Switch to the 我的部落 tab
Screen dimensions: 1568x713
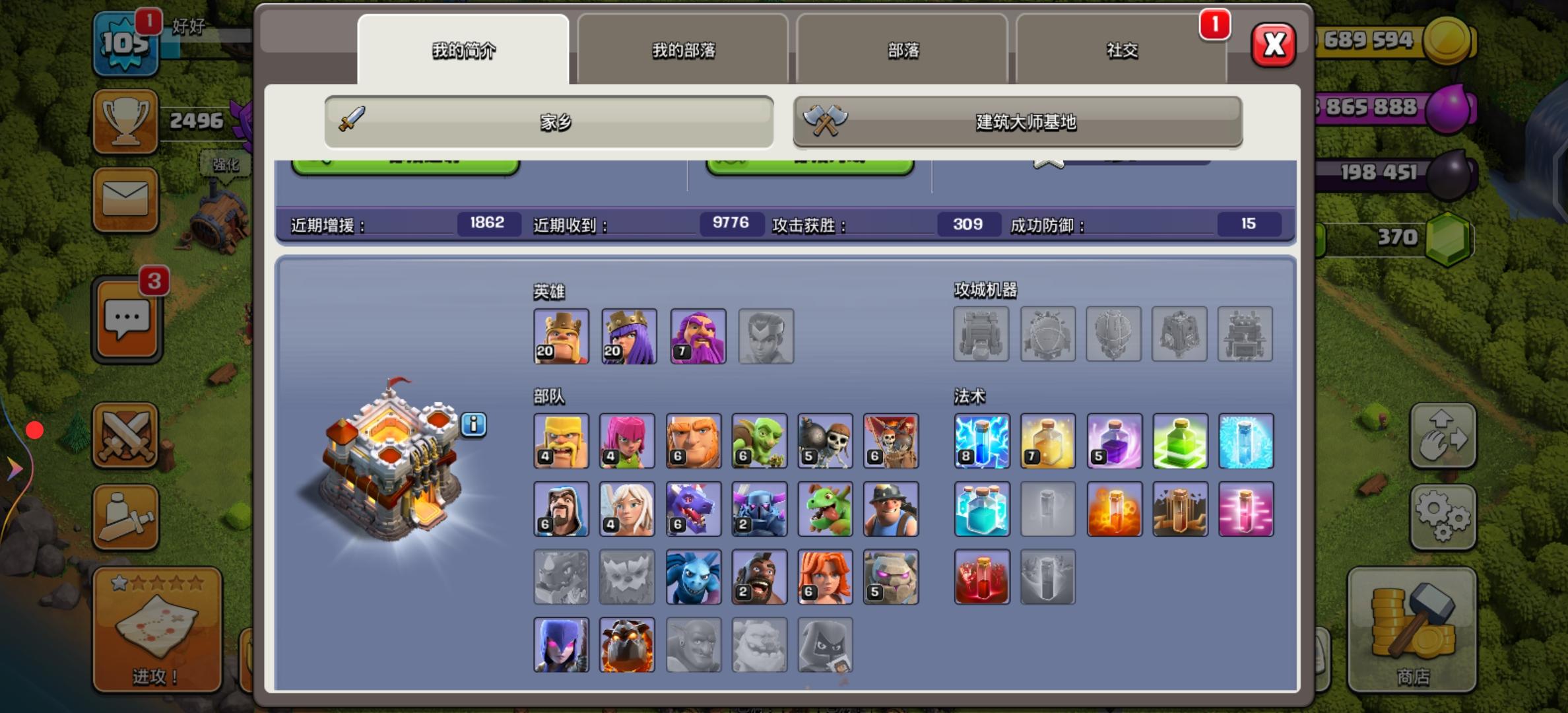pyautogui.click(x=682, y=50)
